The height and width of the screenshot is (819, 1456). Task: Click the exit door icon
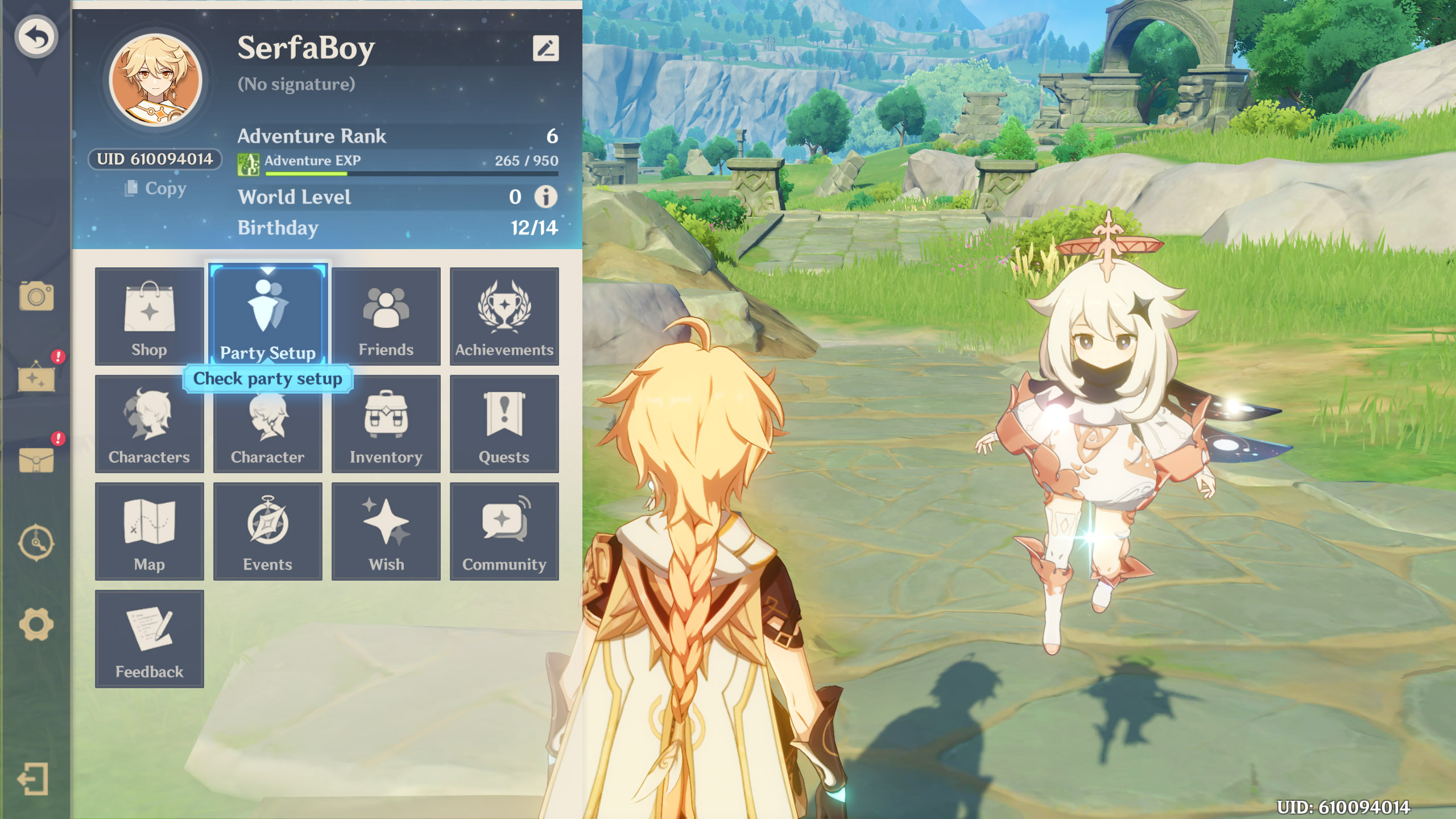coord(33,779)
